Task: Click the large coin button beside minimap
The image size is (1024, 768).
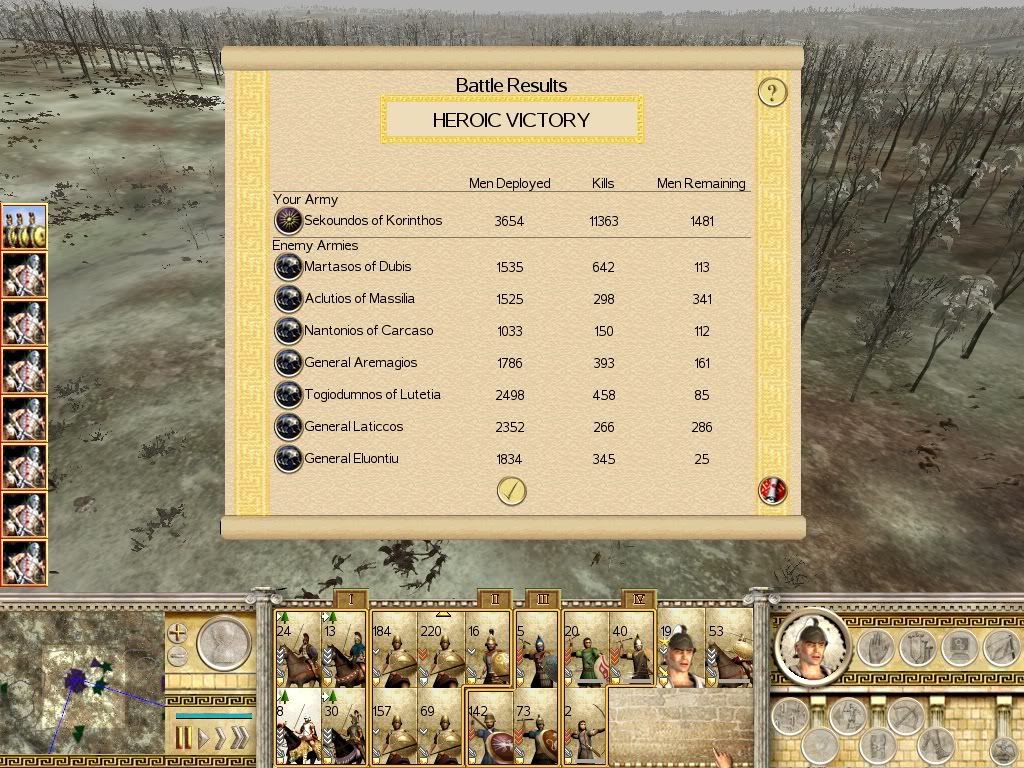Action: pos(222,644)
